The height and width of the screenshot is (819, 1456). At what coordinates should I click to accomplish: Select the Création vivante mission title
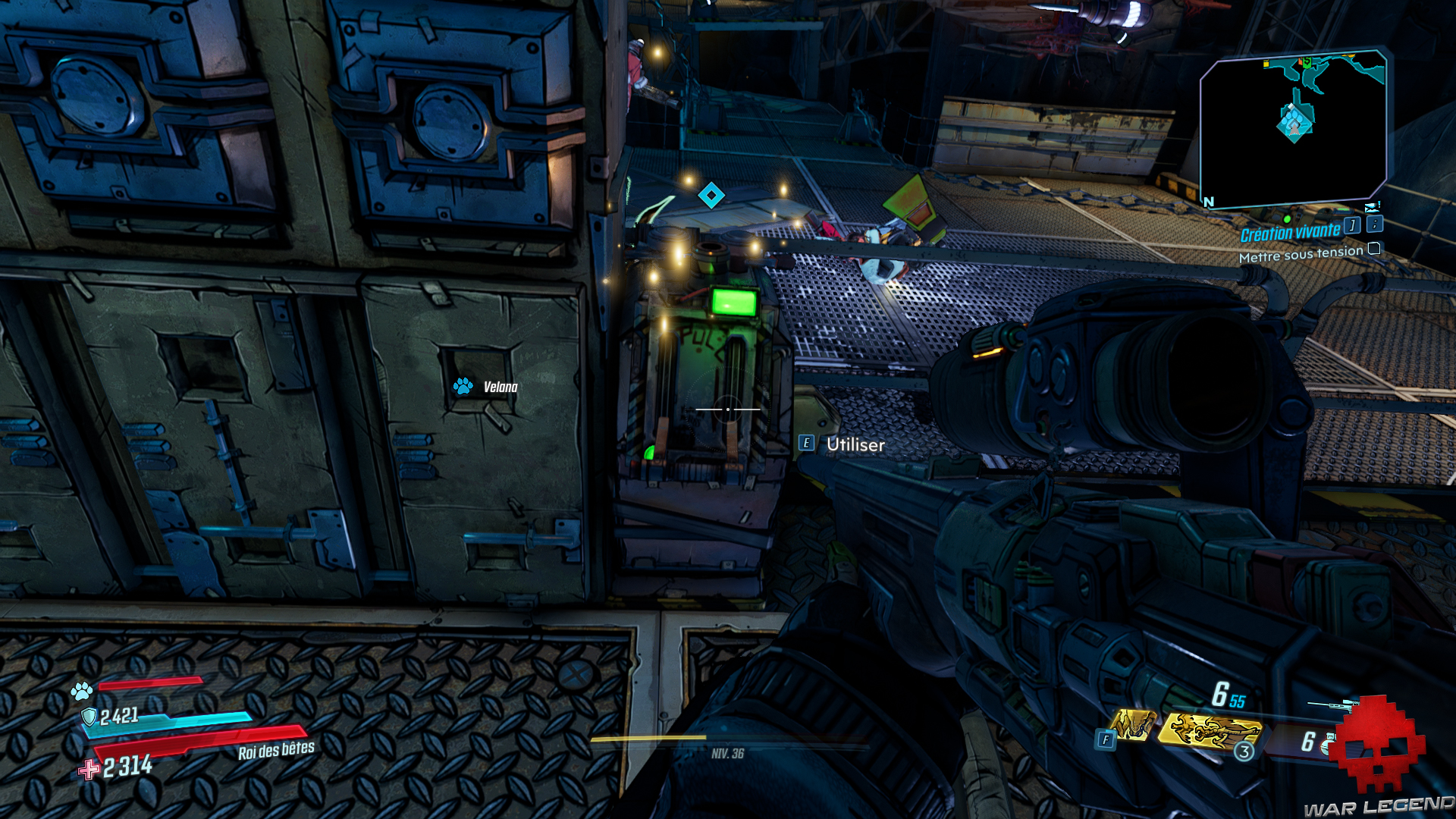(x=1291, y=231)
